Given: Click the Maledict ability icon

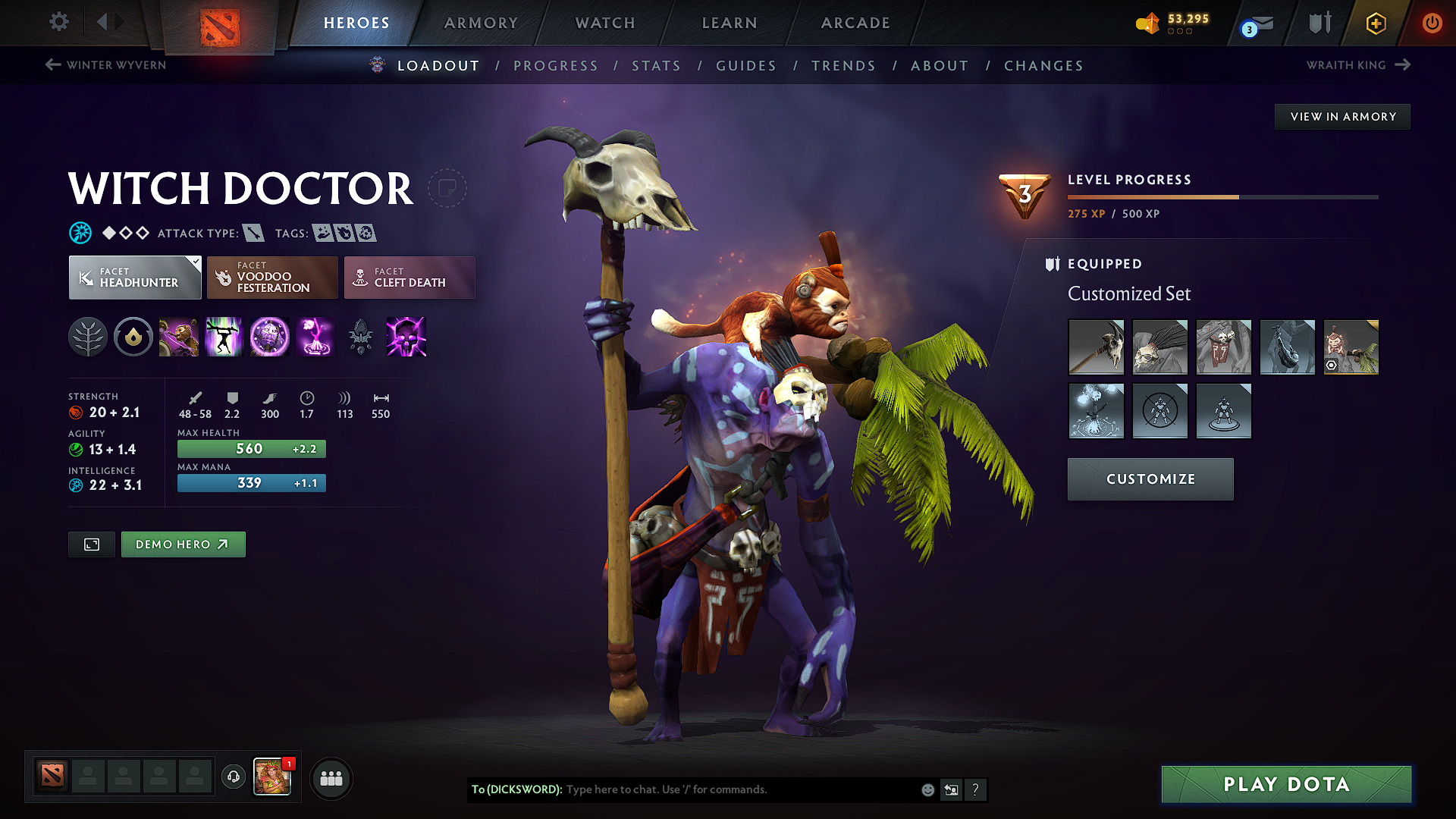Looking at the screenshot, I should 270,337.
